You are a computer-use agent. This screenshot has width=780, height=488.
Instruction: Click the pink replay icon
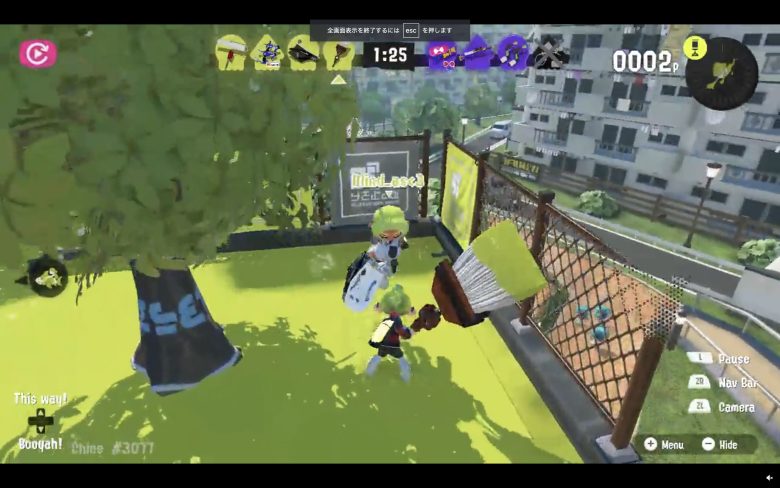[38, 53]
